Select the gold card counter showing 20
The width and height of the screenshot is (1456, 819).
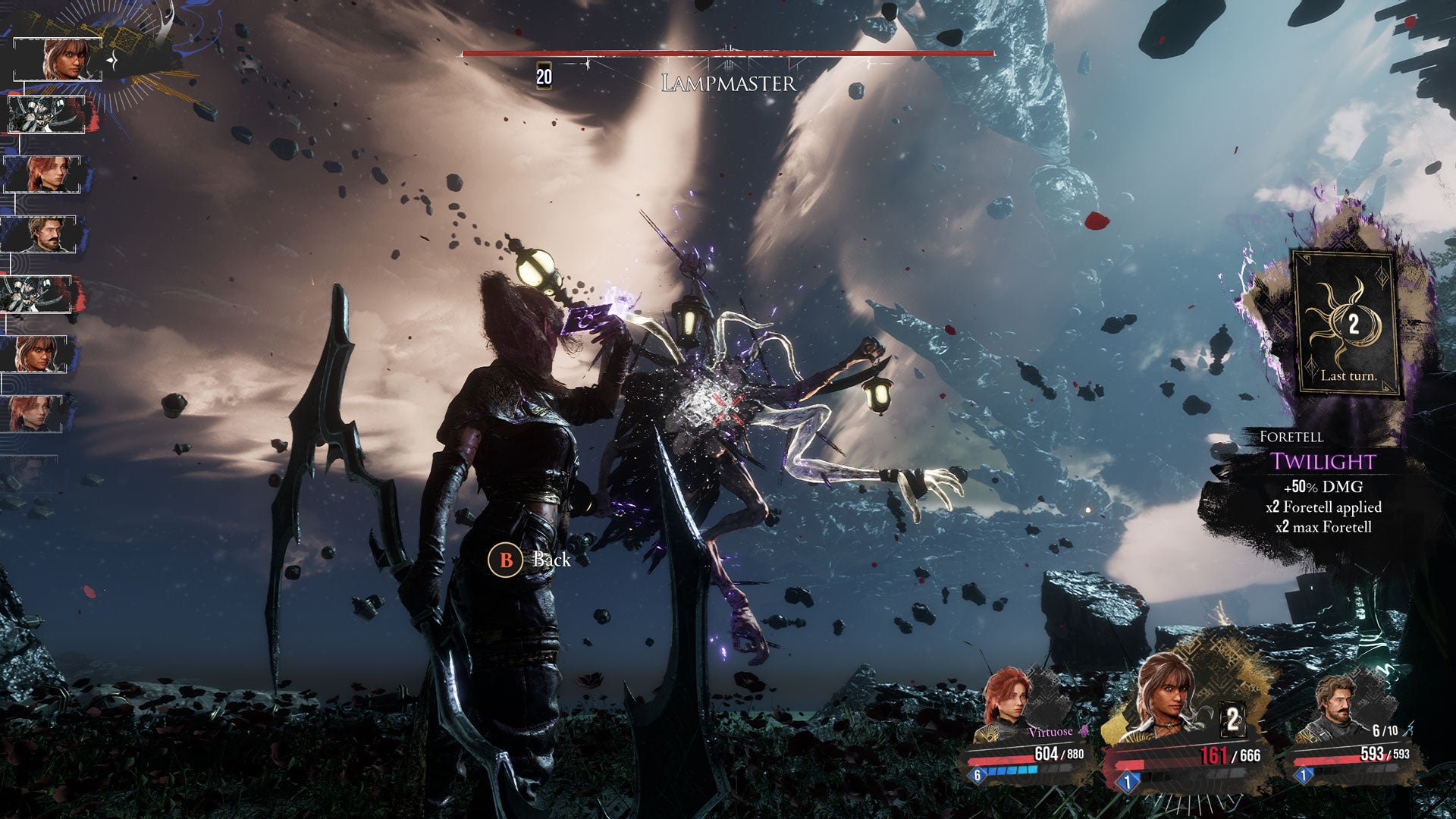(544, 76)
